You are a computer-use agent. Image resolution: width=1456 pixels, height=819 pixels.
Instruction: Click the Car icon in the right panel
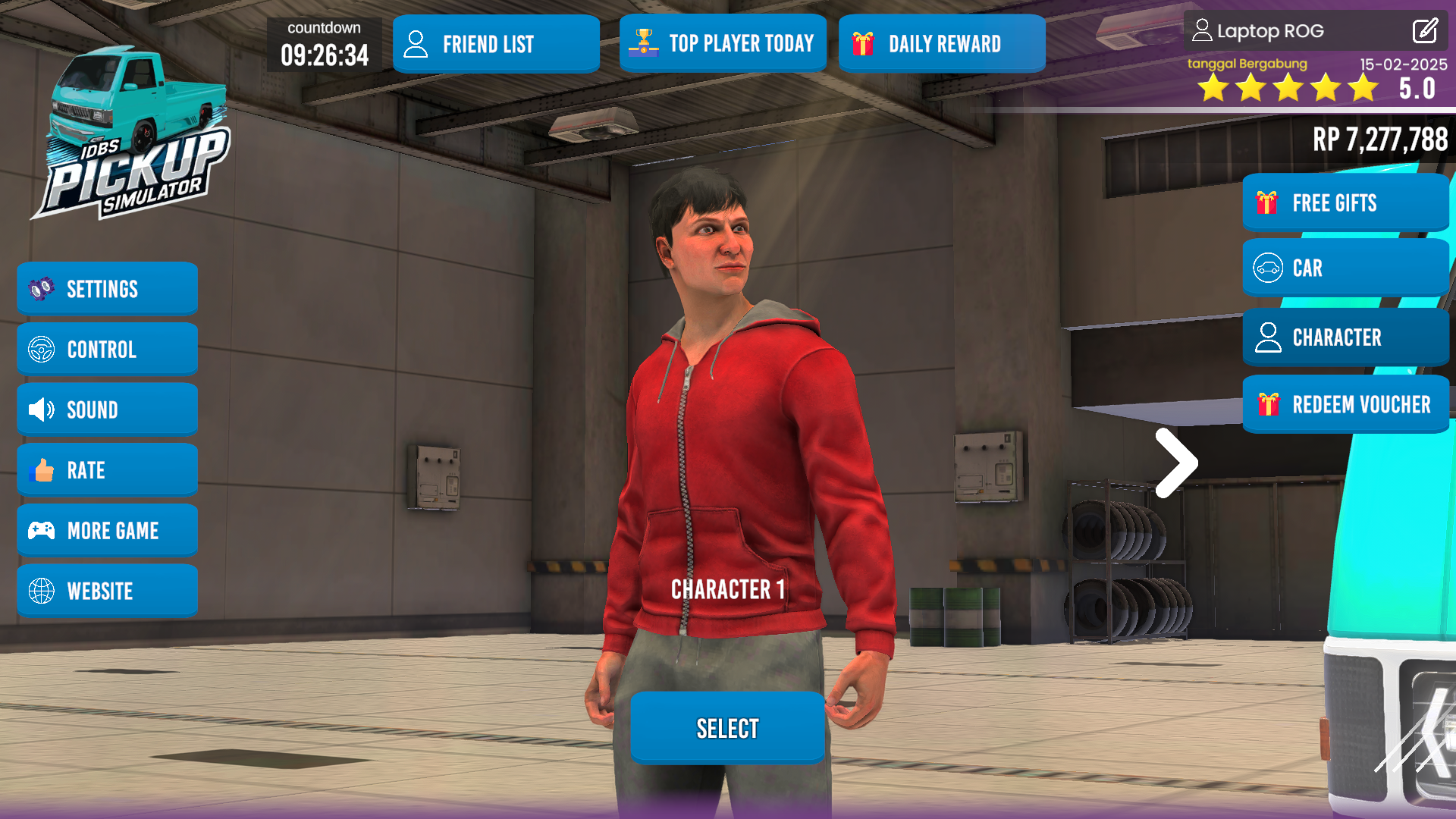point(1267,268)
